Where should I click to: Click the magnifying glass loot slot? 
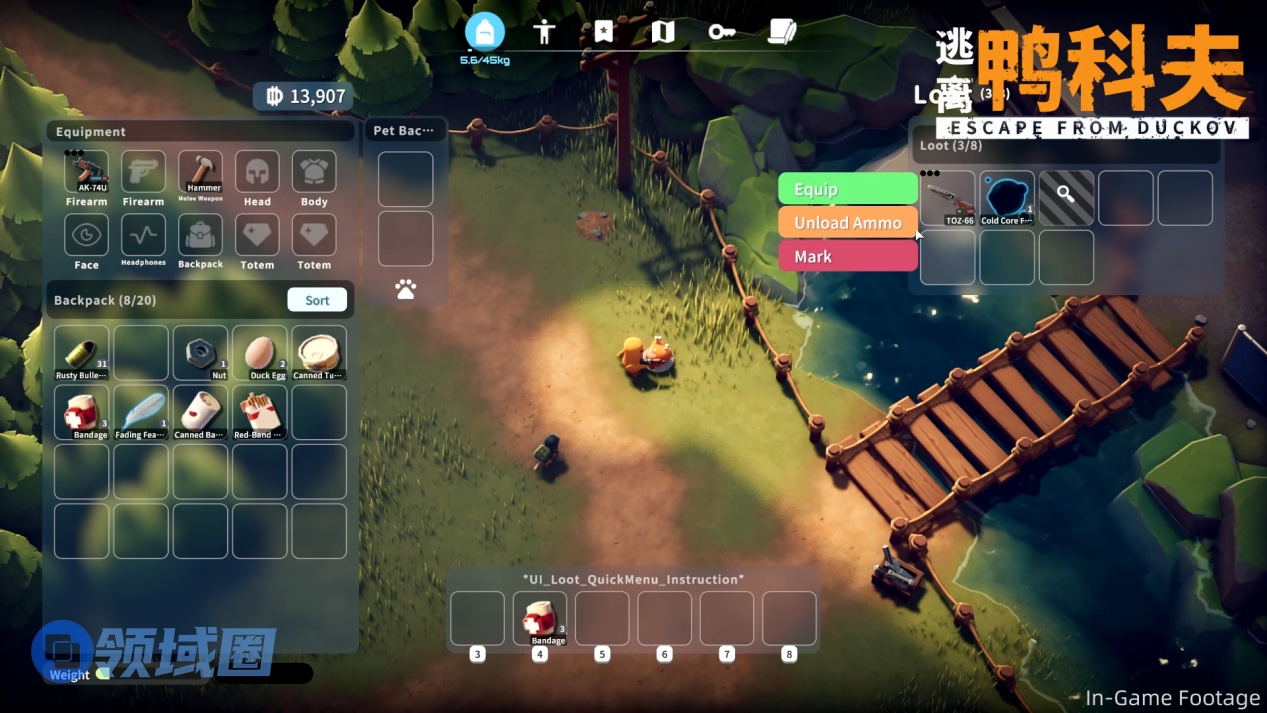coord(1066,198)
